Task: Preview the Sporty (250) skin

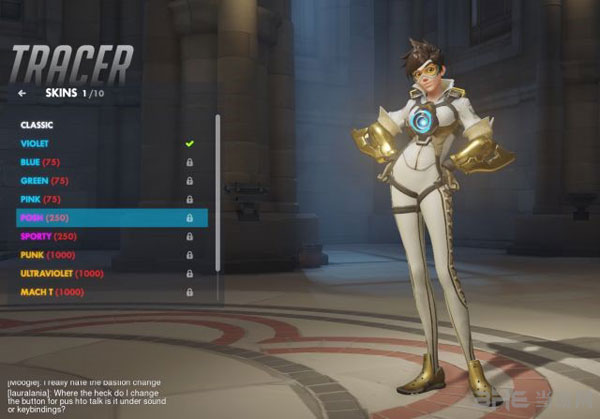Action: click(x=49, y=236)
